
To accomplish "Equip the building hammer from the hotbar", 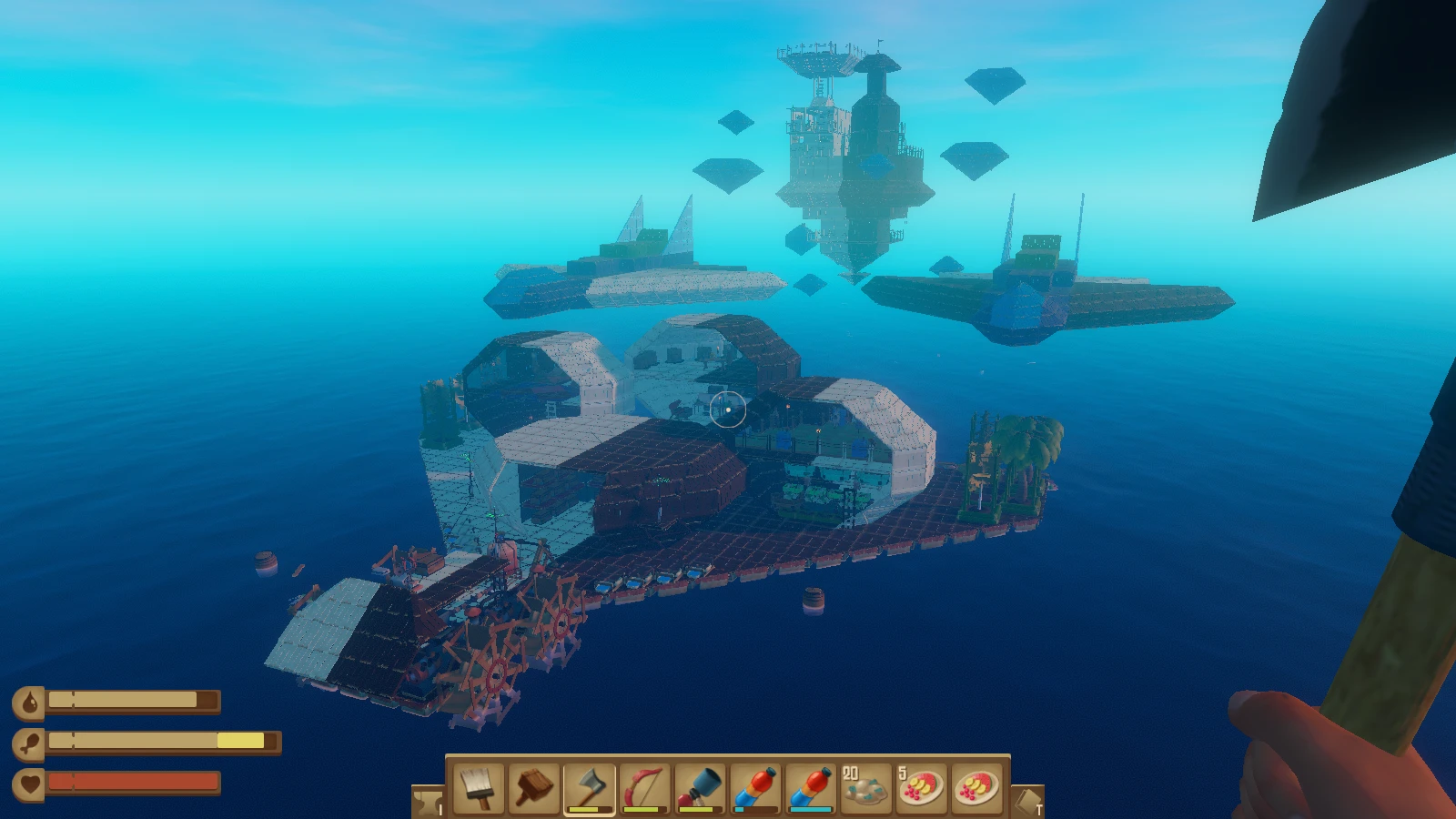I will pyautogui.click(x=535, y=790).
